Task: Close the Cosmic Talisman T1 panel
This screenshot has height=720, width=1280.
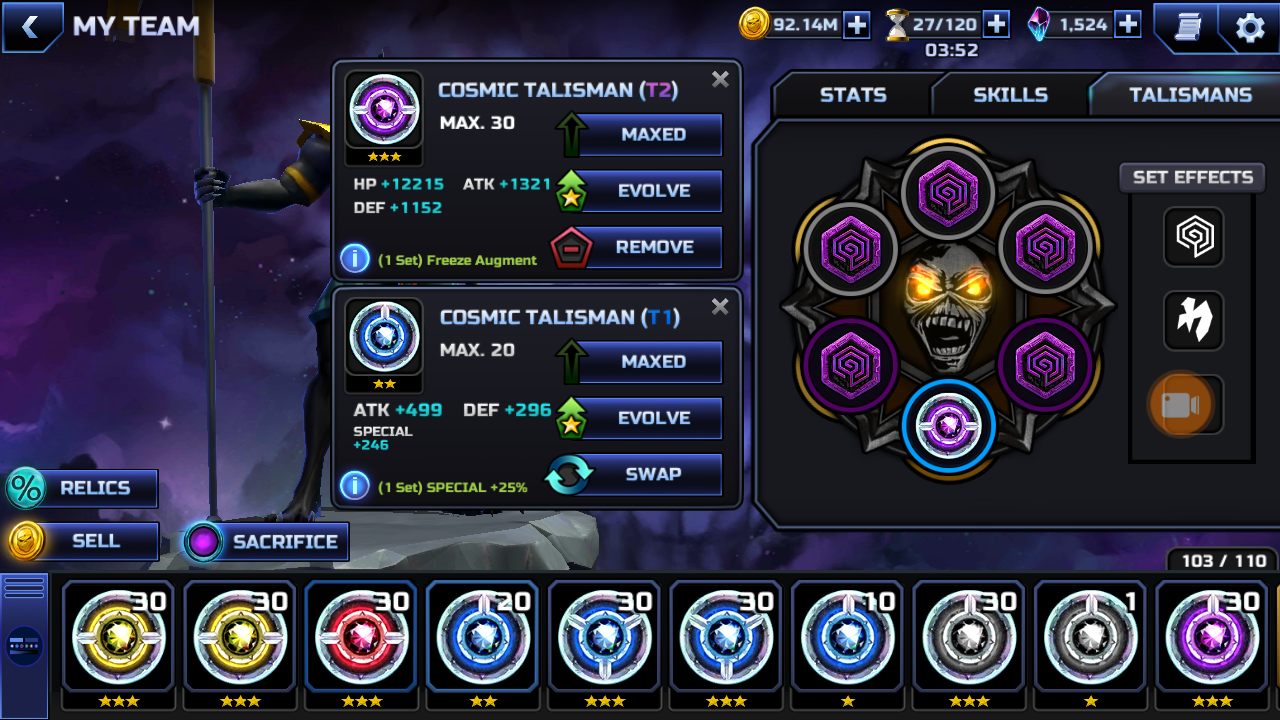Action: (x=720, y=307)
